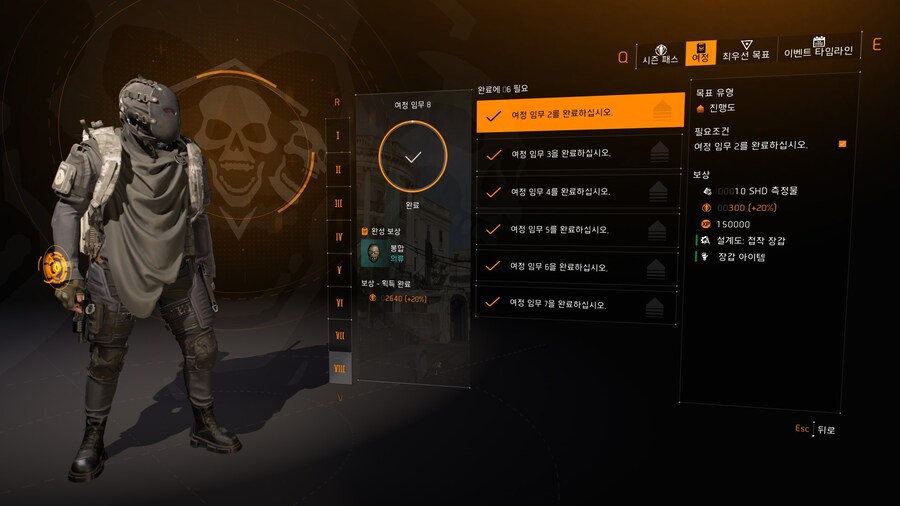Inspect the 복면 mask reward thumbnail
The height and width of the screenshot is (506, 900).
click(x=374, y=254)
